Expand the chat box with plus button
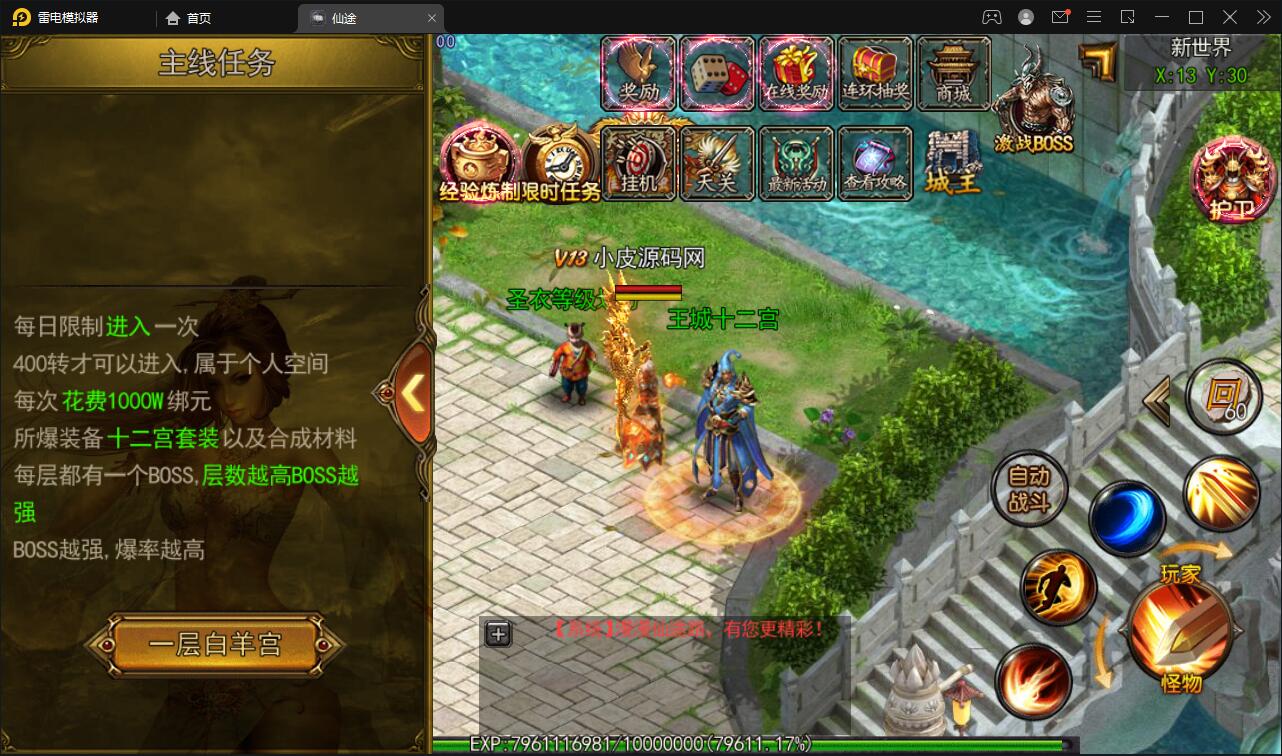1282x756 pixels. [x=498, y=633]
